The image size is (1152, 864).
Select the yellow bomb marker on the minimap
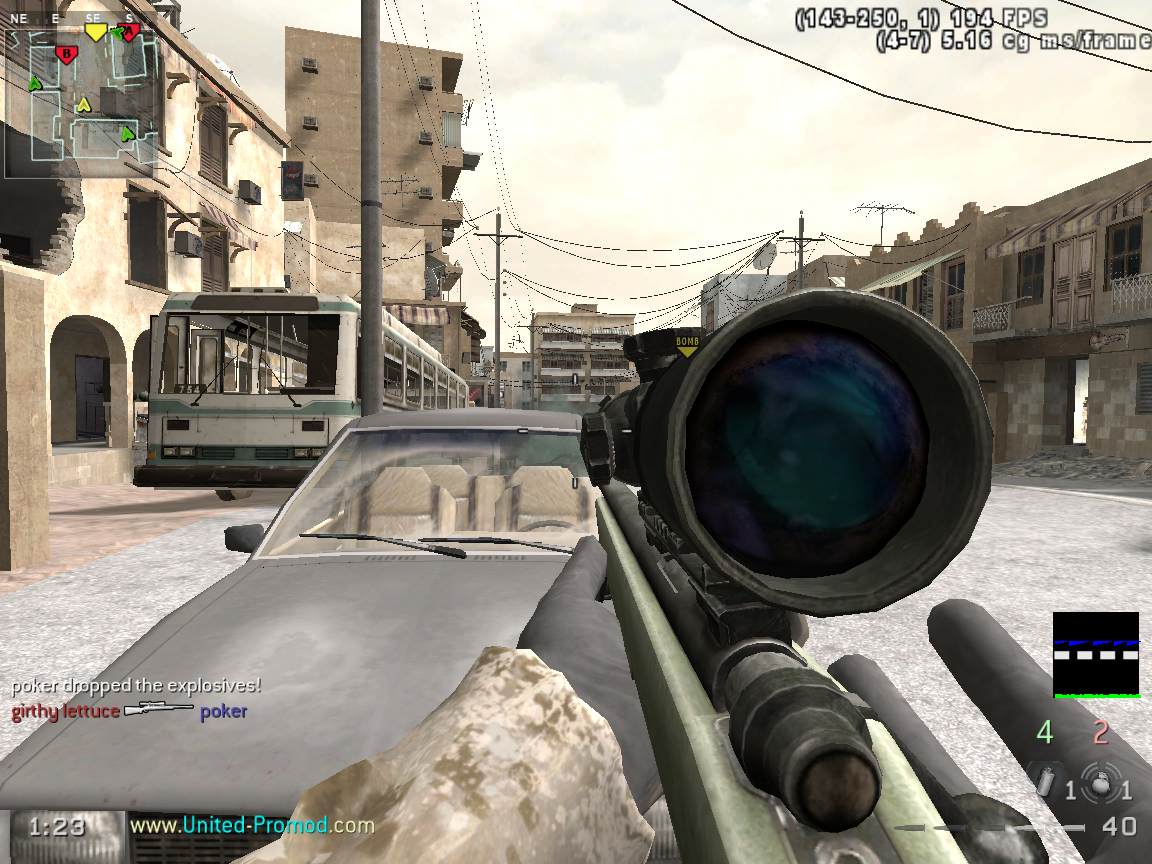[x=95, y=31]
